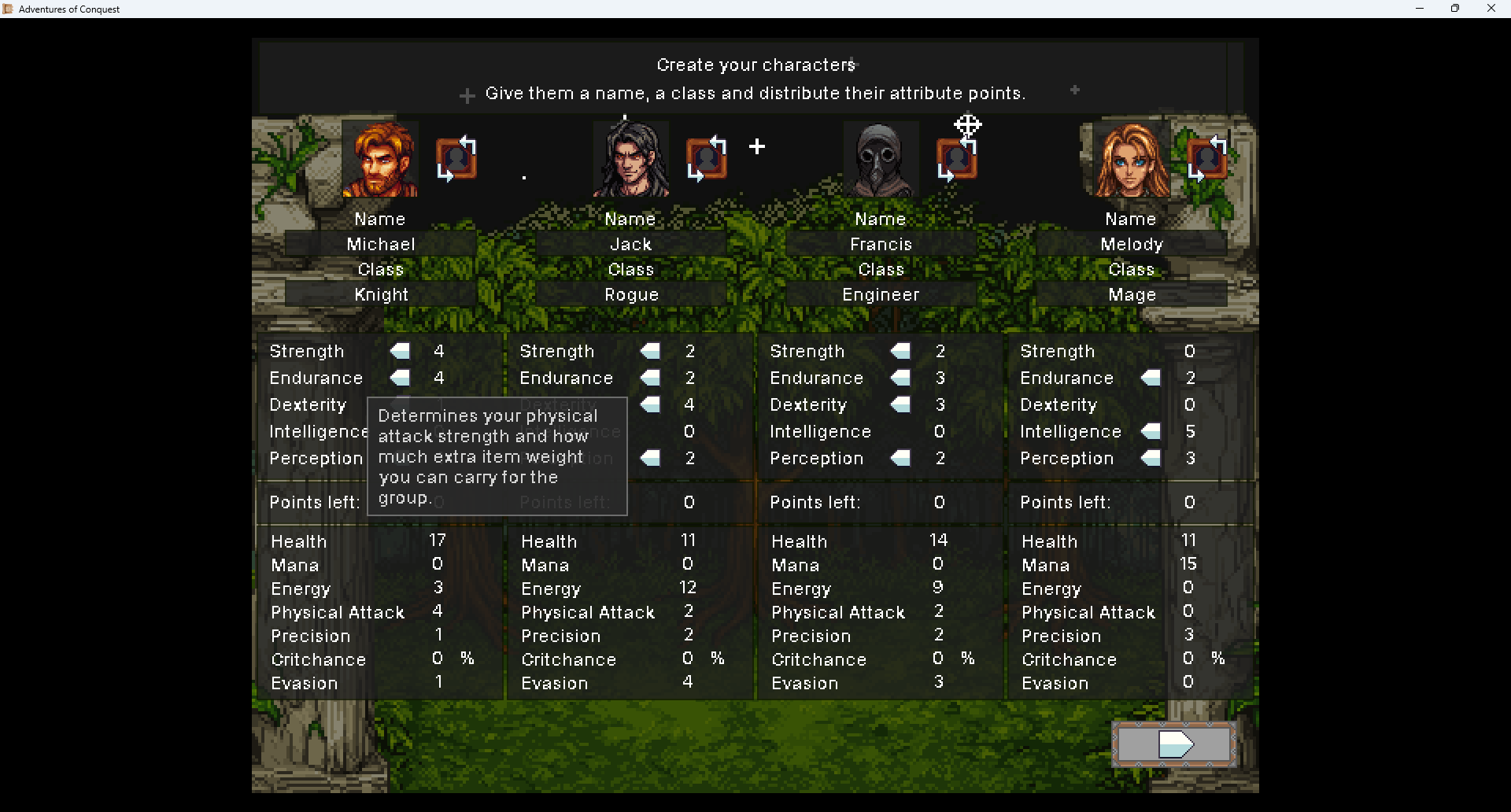Screen dimensions: 1511x812
Task: Edit the name field Melody
Action: (1131, 245)
